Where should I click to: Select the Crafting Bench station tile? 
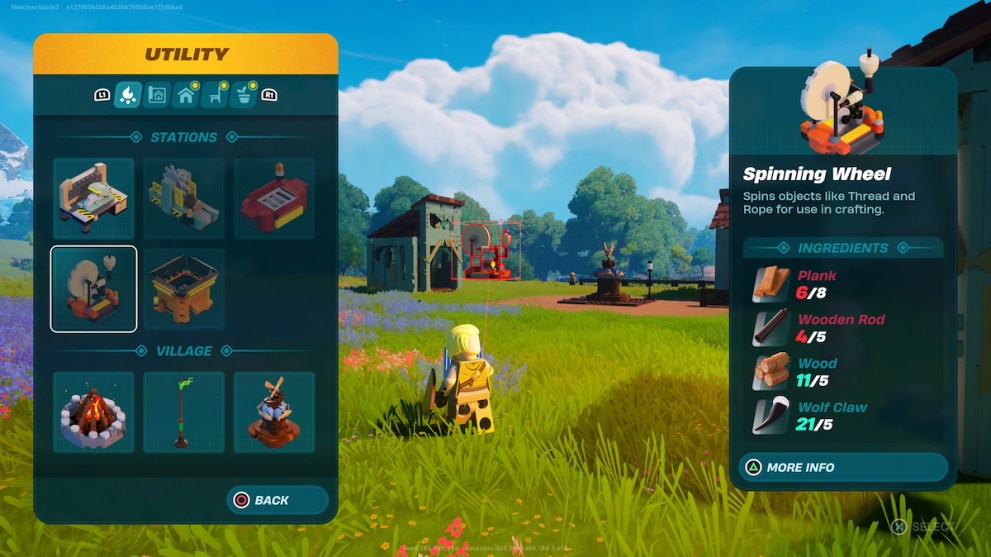(93, 198)
